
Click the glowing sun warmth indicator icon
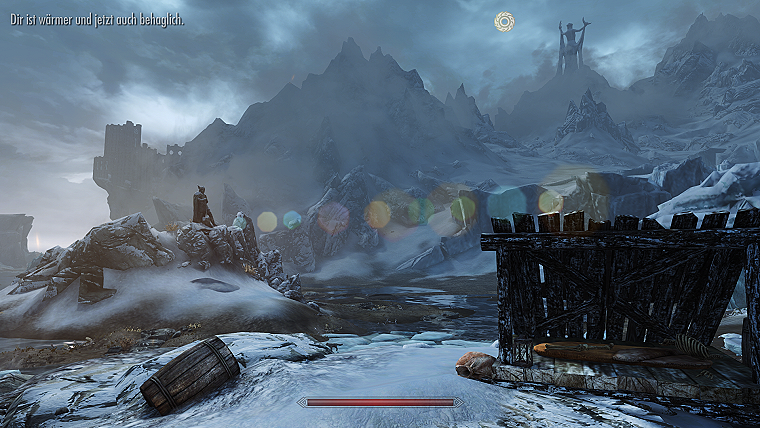tap(504, 21)
